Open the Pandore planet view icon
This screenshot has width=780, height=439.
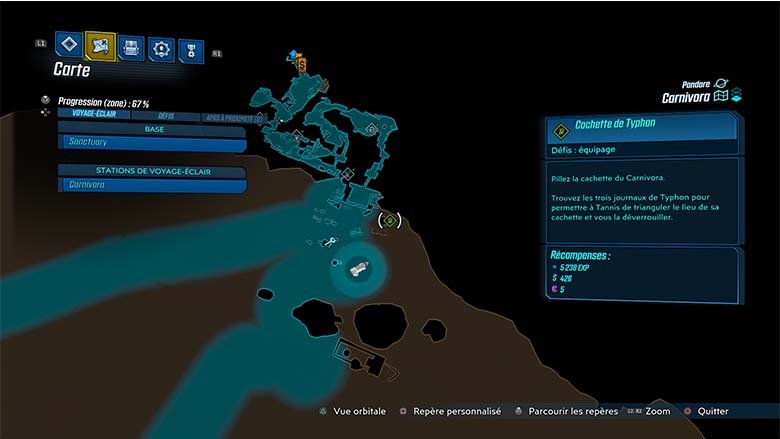click(722, 84)
